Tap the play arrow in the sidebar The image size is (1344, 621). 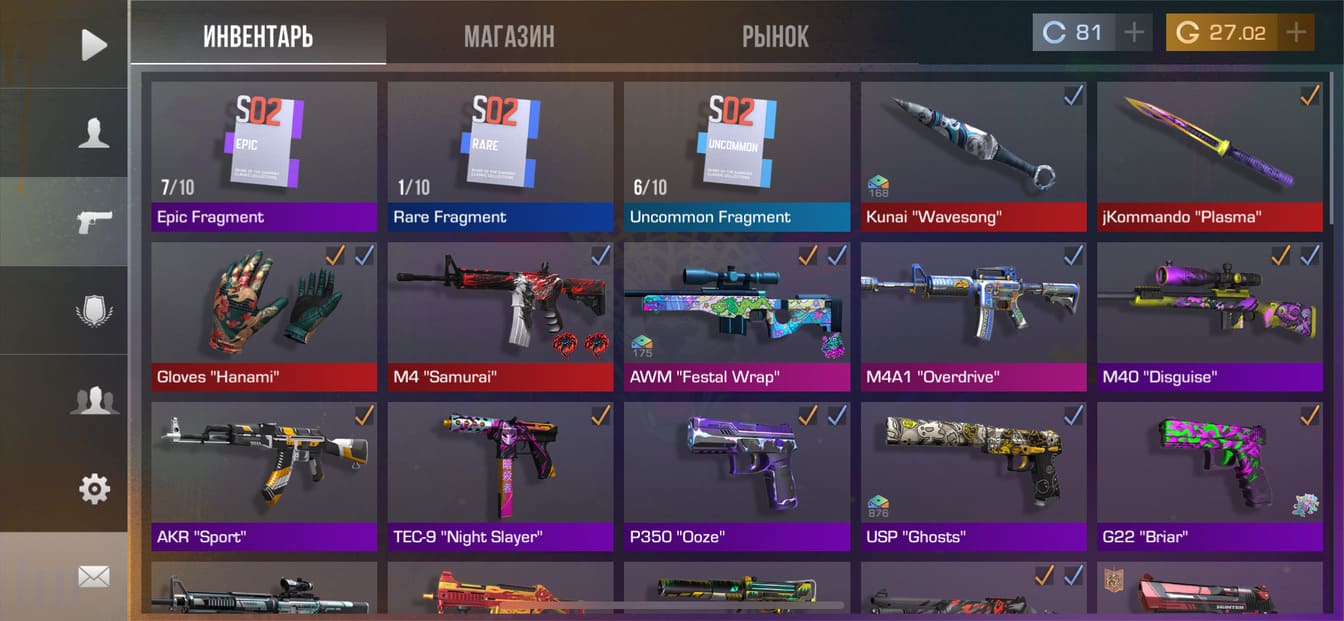coord(93,44)
